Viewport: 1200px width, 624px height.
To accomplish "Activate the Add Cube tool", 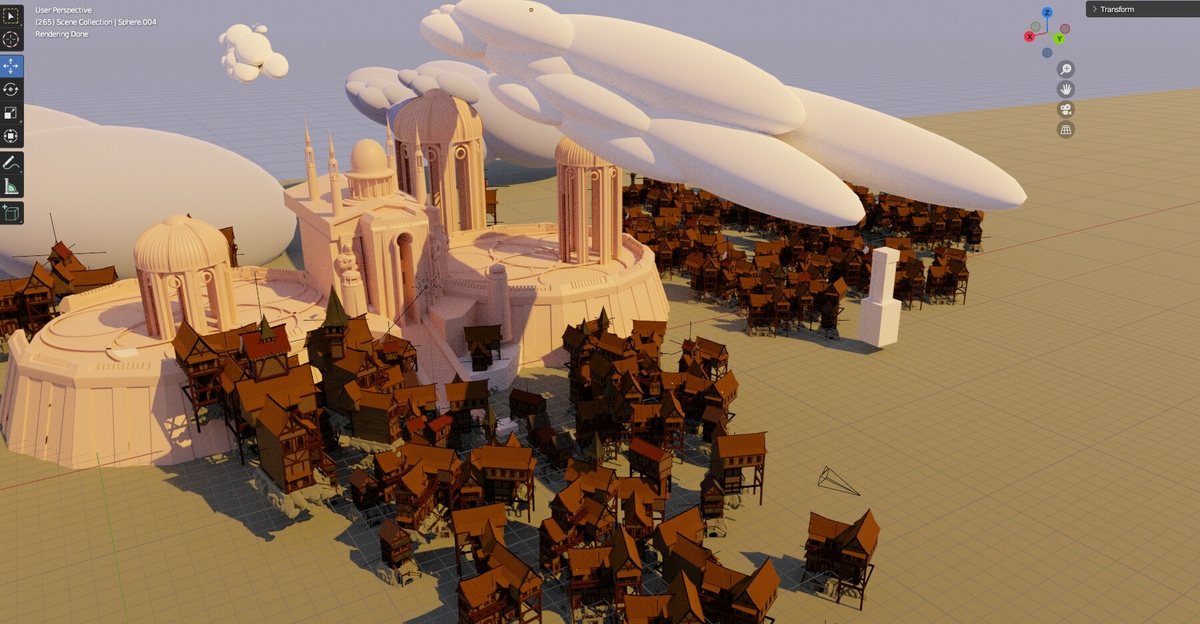I will [11, 212].
